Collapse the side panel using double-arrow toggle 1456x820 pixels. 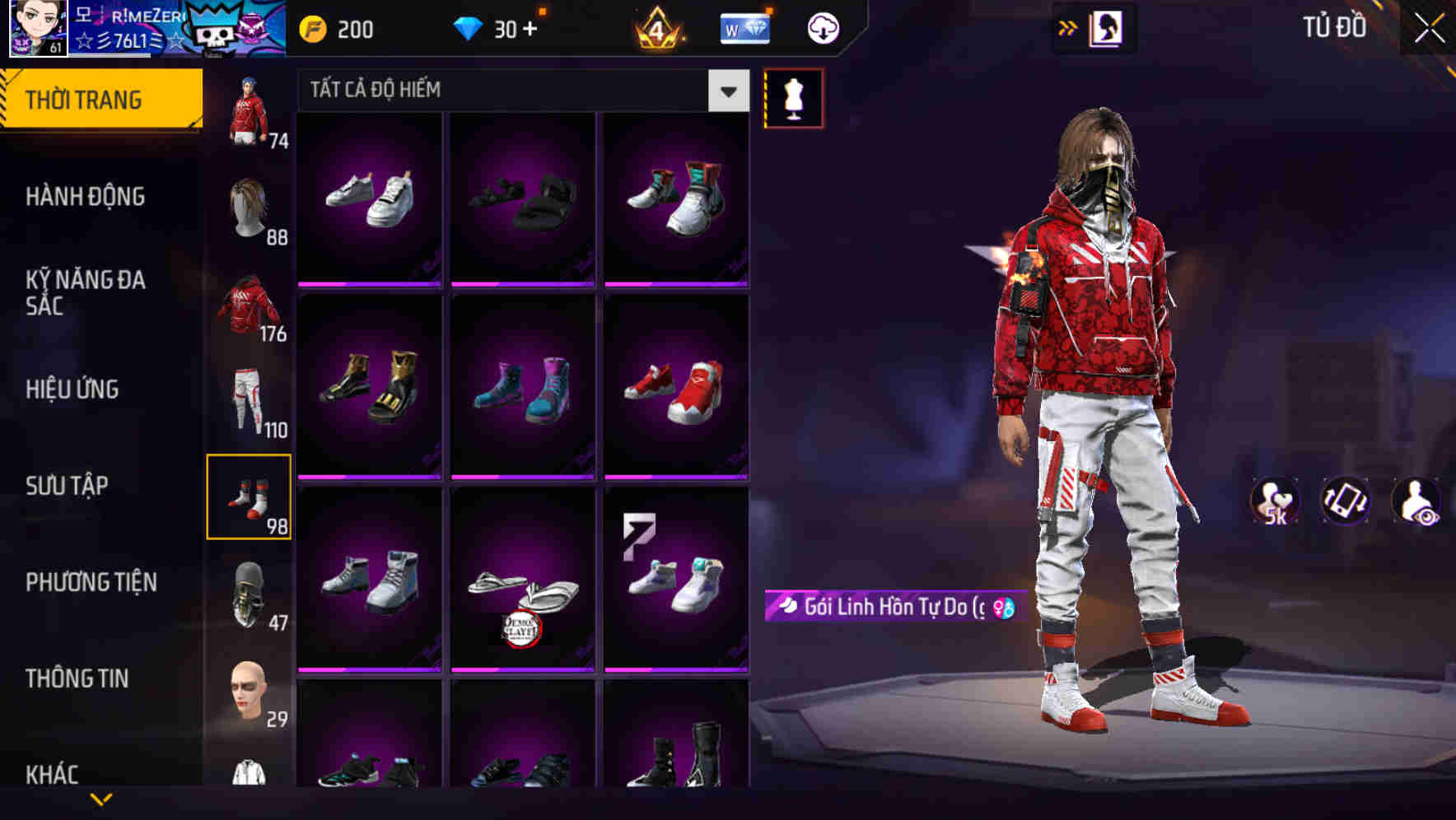coord(1068,27)
